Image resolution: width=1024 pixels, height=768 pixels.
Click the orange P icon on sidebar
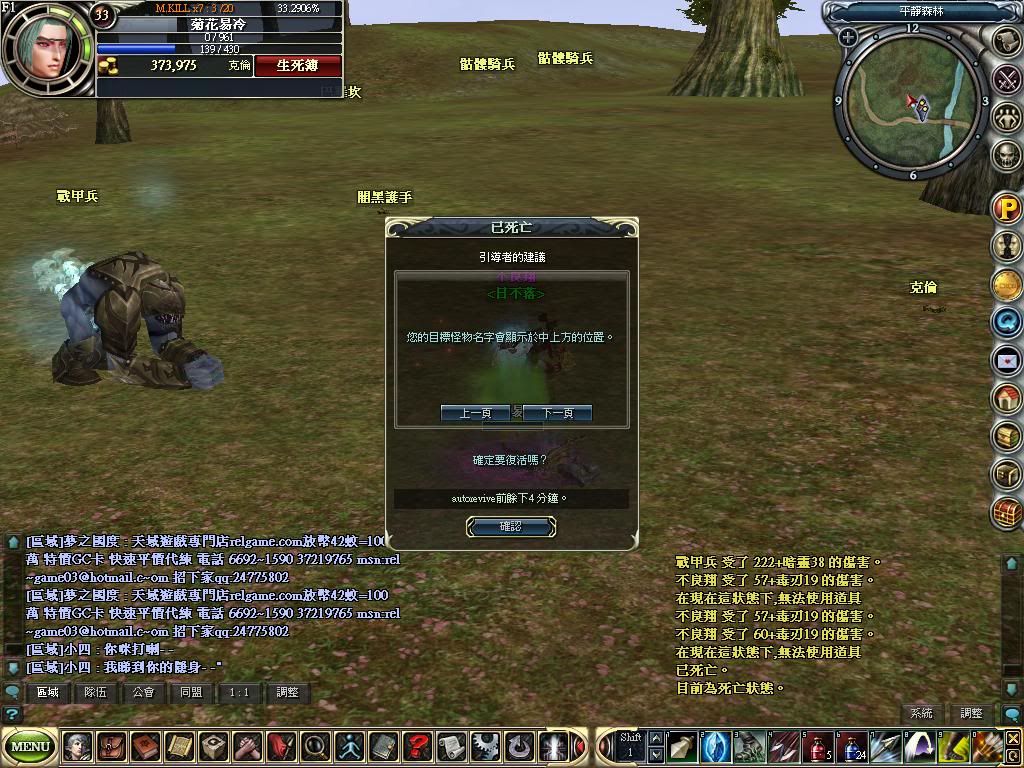1006,209
